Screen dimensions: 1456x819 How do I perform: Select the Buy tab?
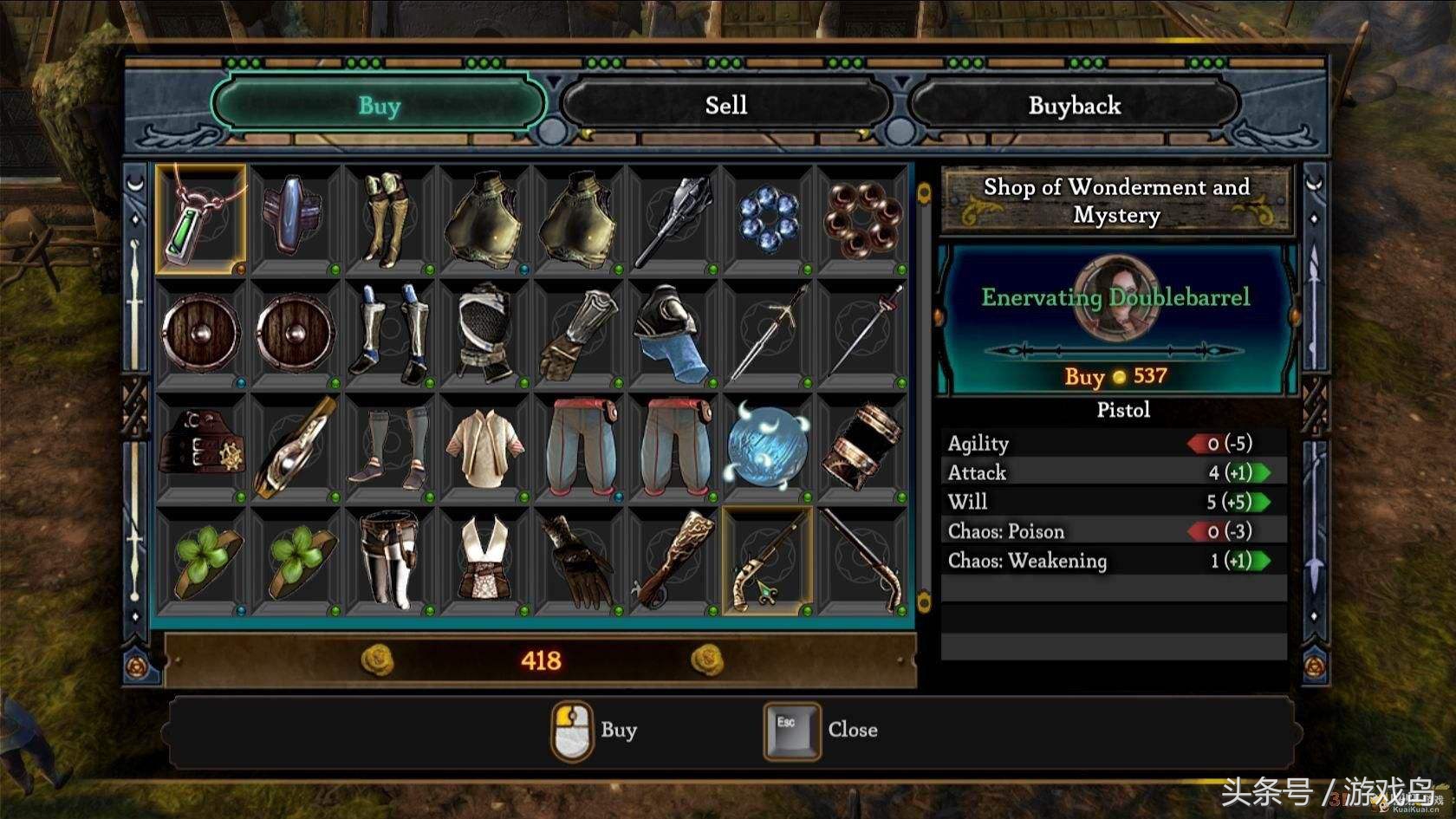tap(379, 106)
